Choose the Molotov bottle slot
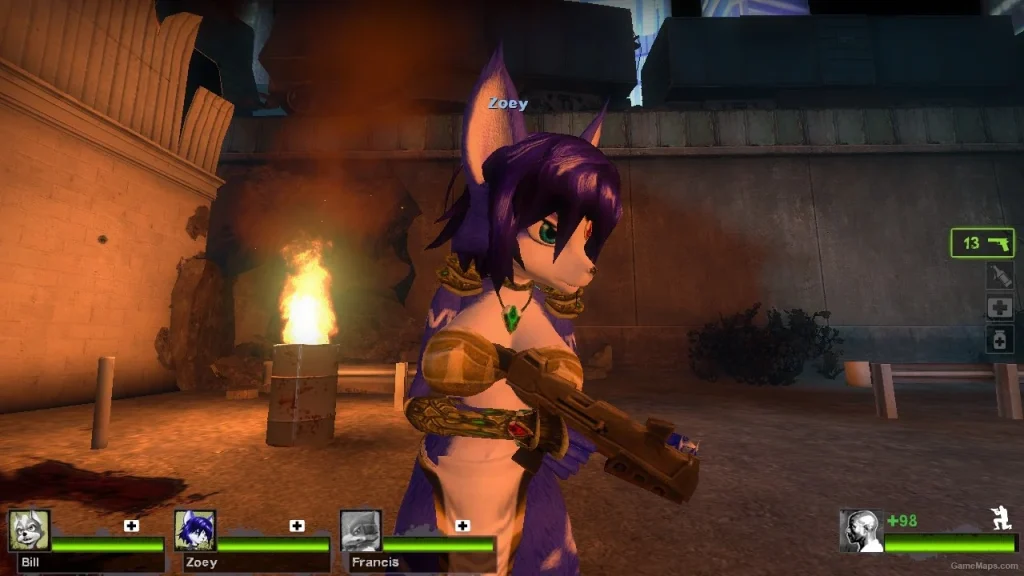This screenshot has height=576, width=1024. [999, 276]
